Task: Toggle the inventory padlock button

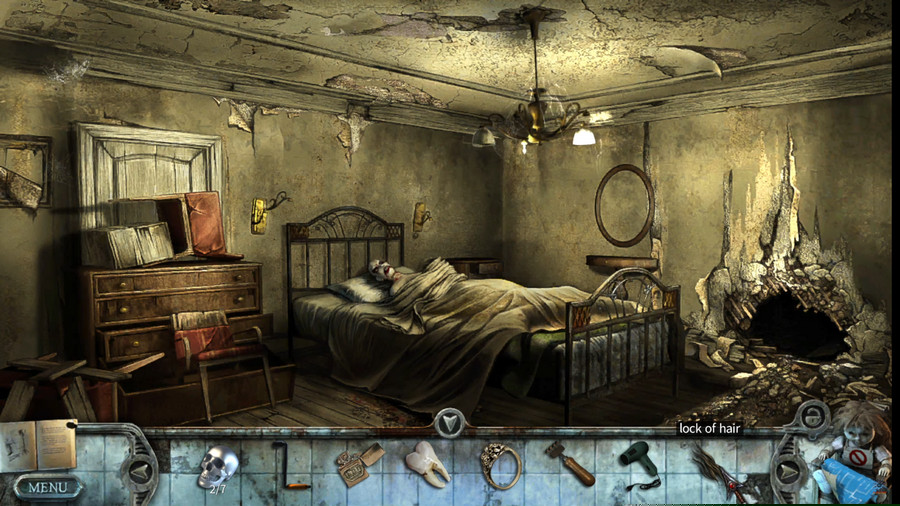Action: (x=814, y=416)
